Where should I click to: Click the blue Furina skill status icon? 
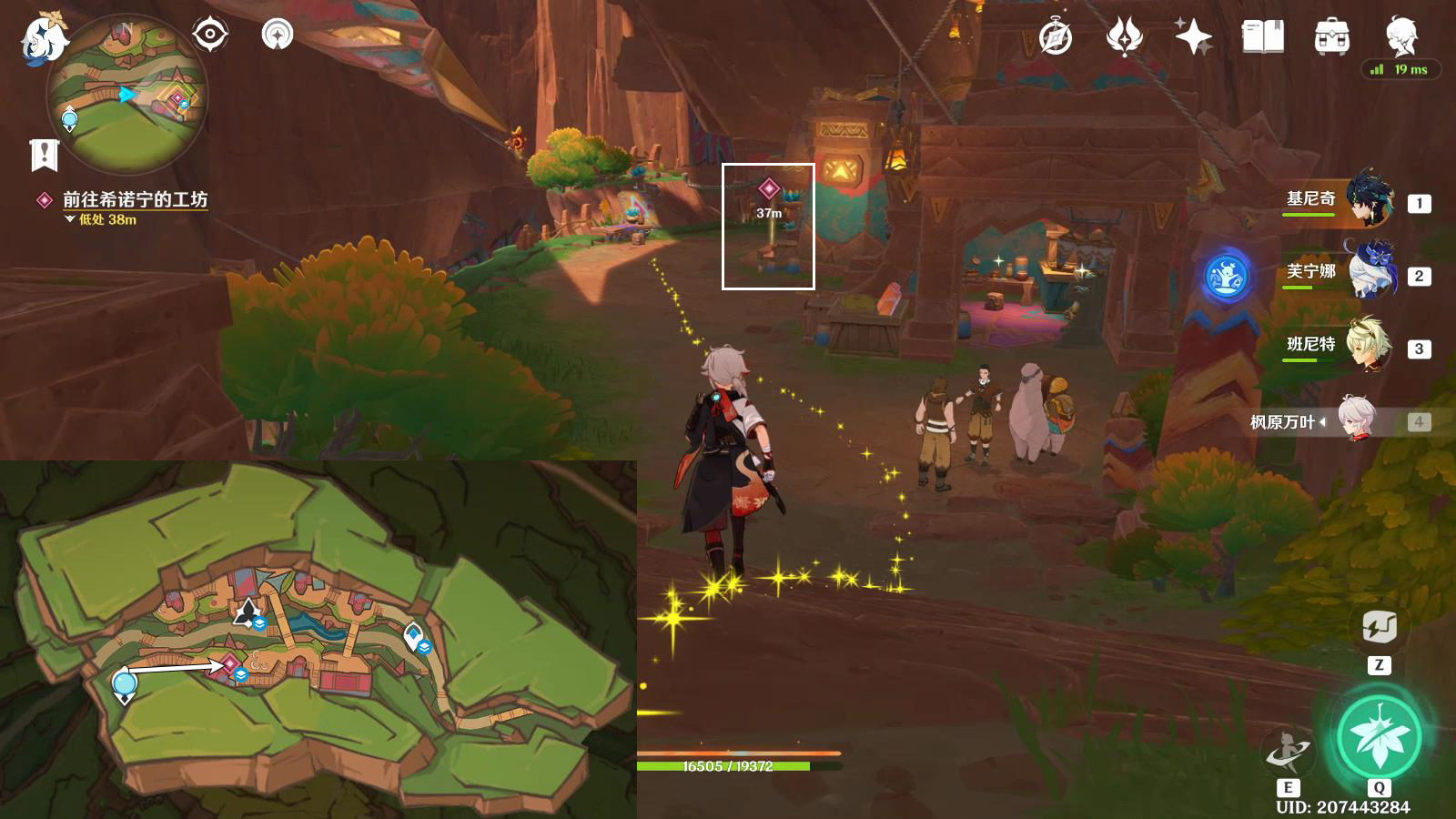[1226, 277]
